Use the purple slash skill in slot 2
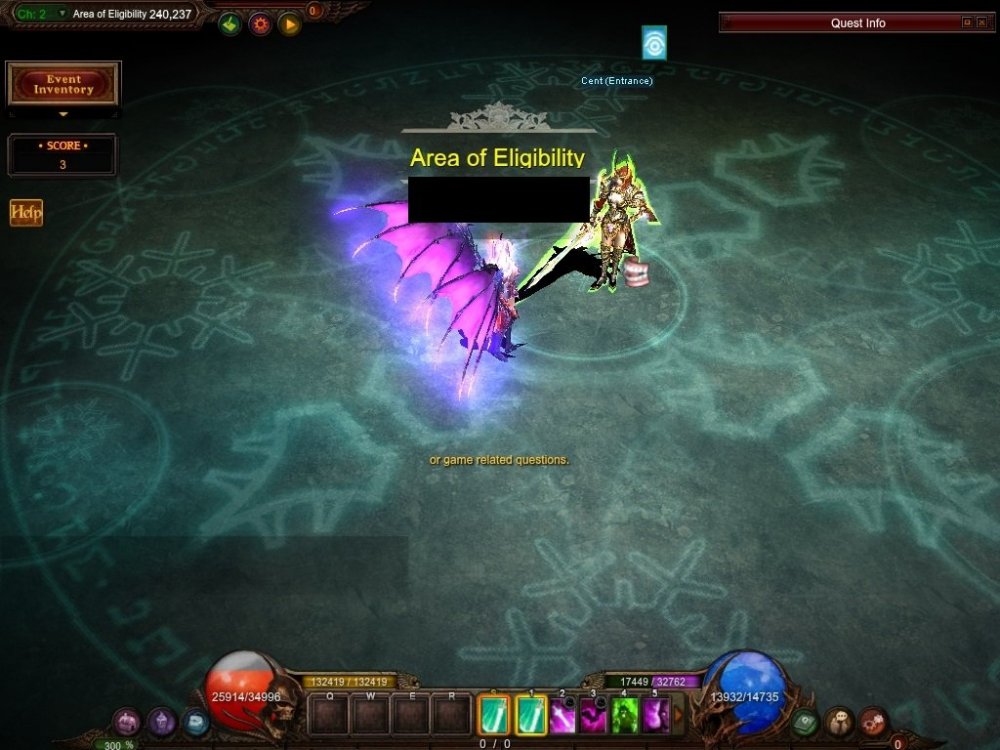 coord(563,716)
